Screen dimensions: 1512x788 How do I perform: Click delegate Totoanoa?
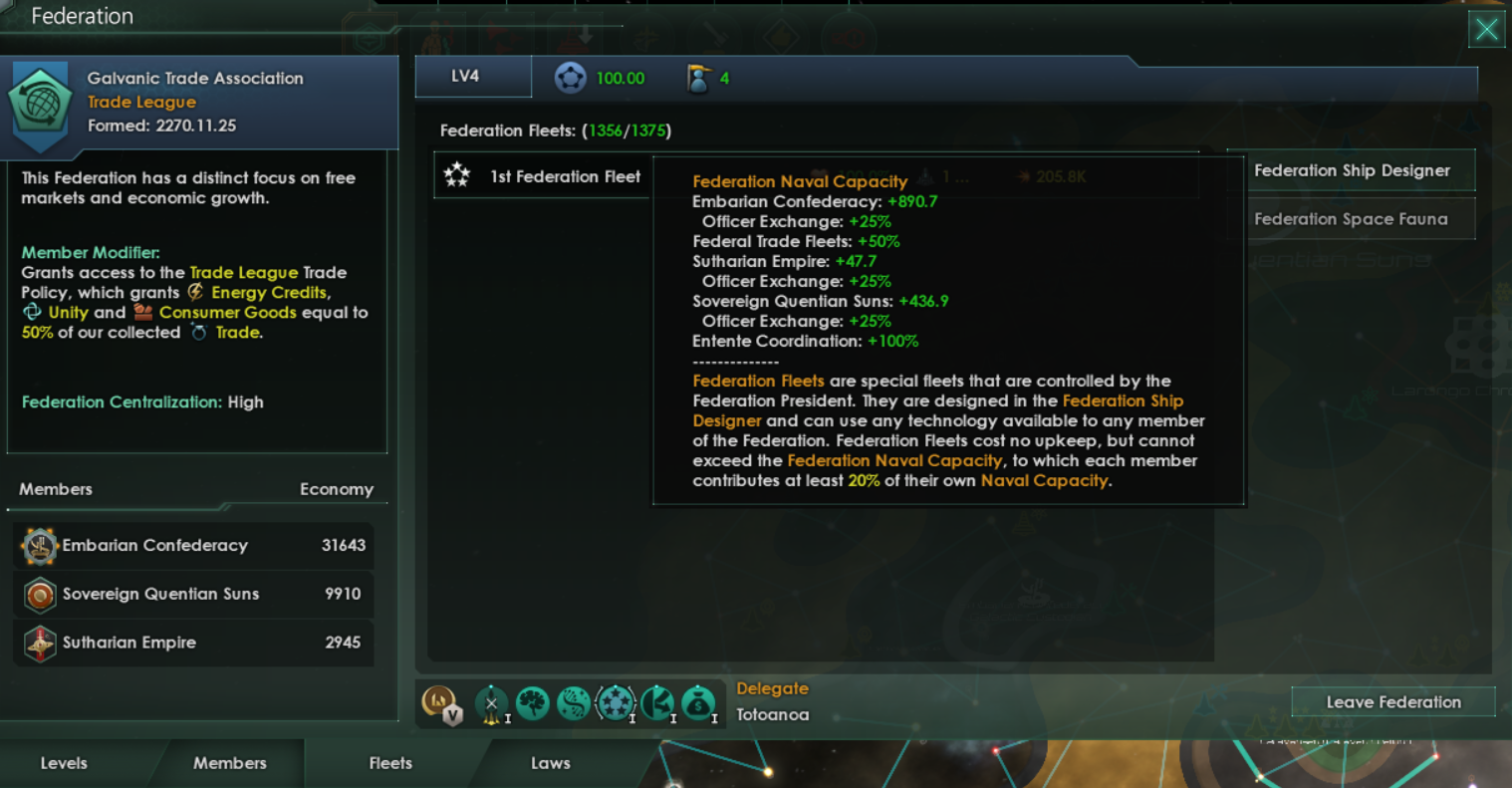[x=775, y=714]
